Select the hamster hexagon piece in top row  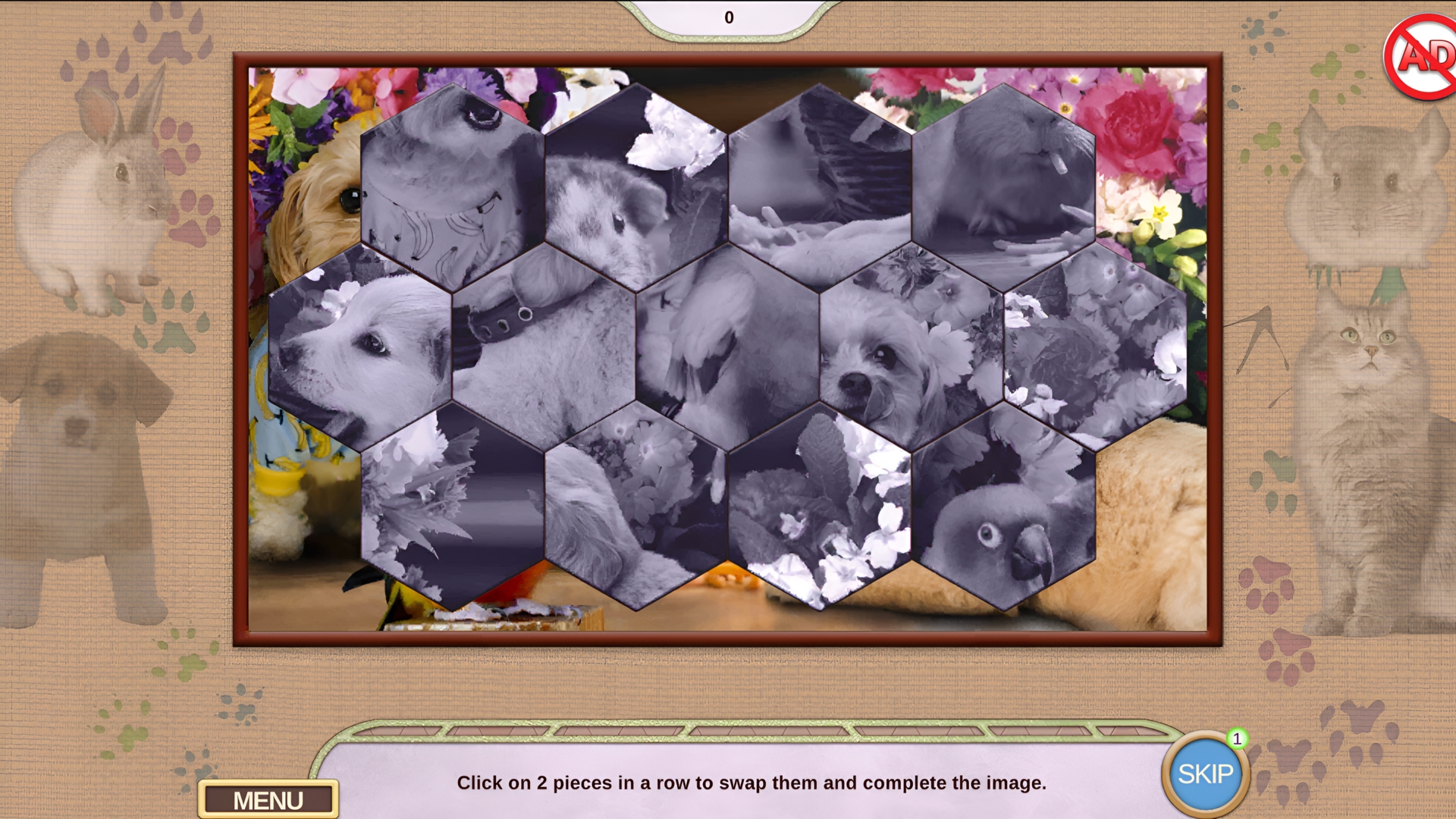click(x=637, y=190)
